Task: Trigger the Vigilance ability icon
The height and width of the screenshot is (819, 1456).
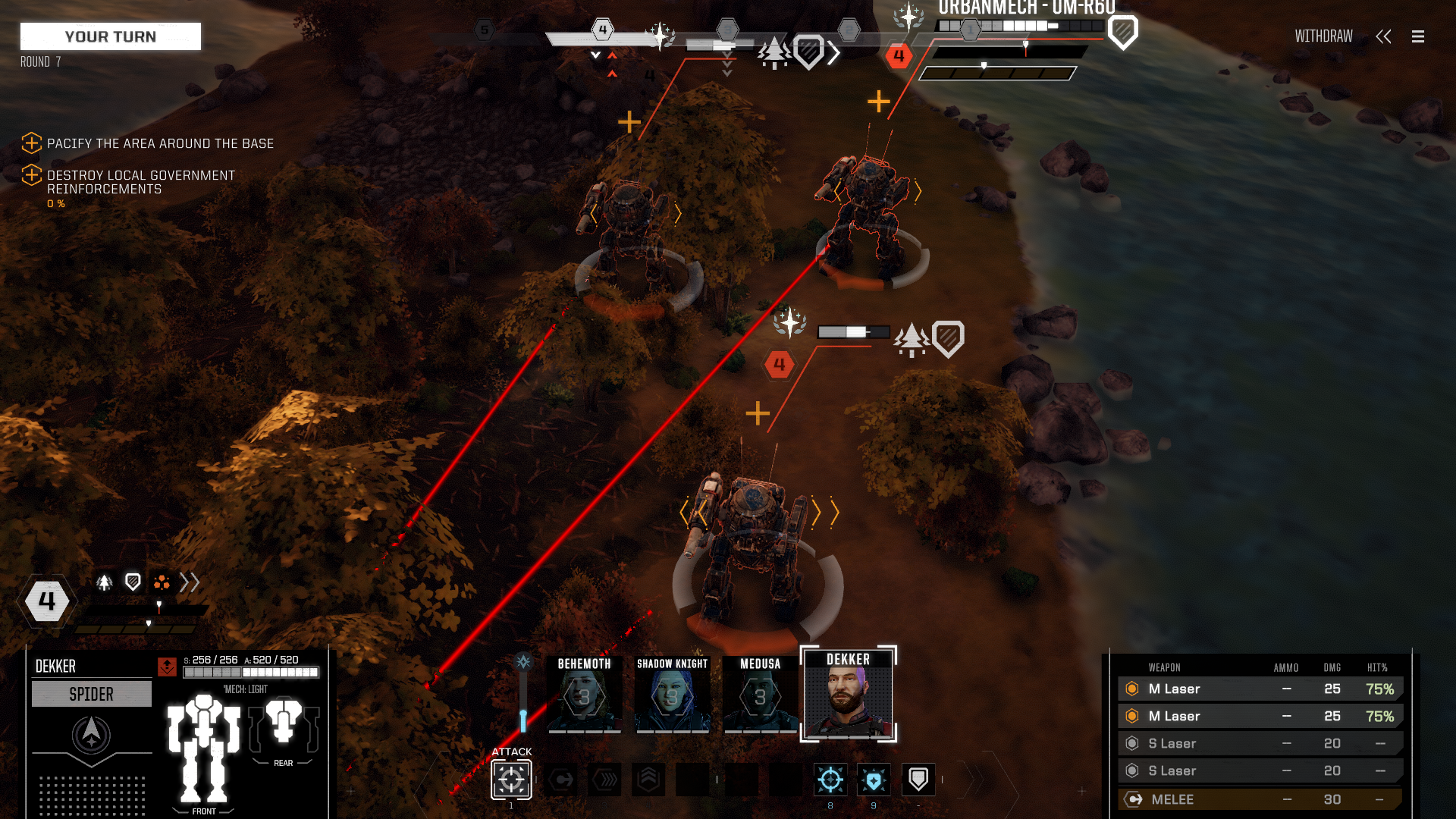Action: pyautogui.click(x=874, y=778)
